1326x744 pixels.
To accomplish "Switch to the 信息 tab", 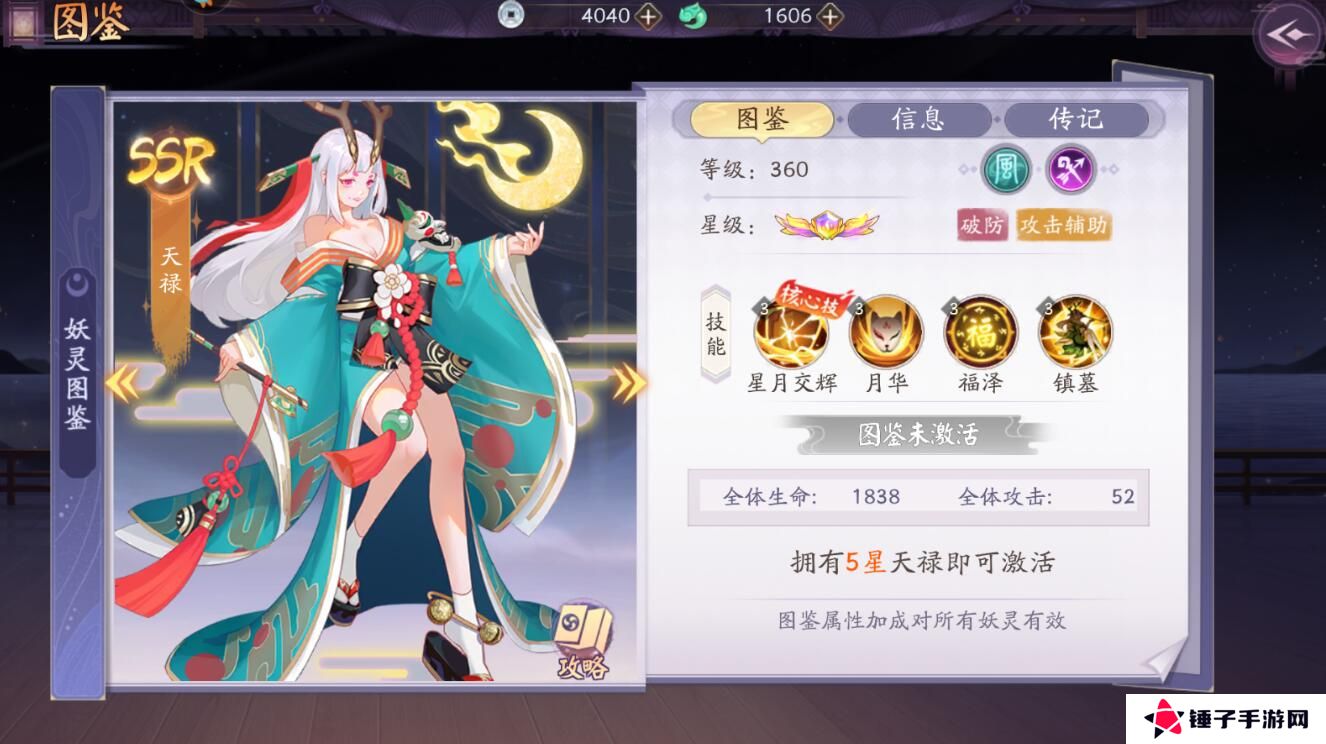I will (919, 119).
